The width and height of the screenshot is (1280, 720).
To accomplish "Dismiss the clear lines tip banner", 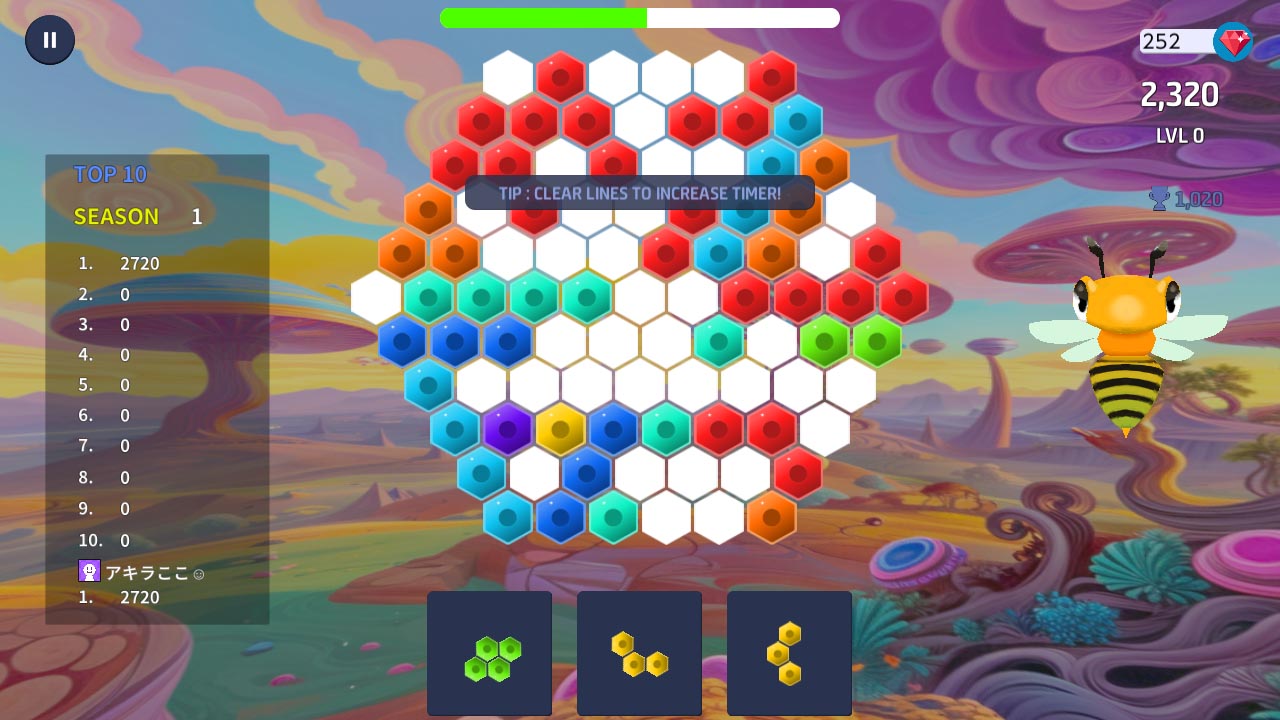I will [x=639, y=193].
